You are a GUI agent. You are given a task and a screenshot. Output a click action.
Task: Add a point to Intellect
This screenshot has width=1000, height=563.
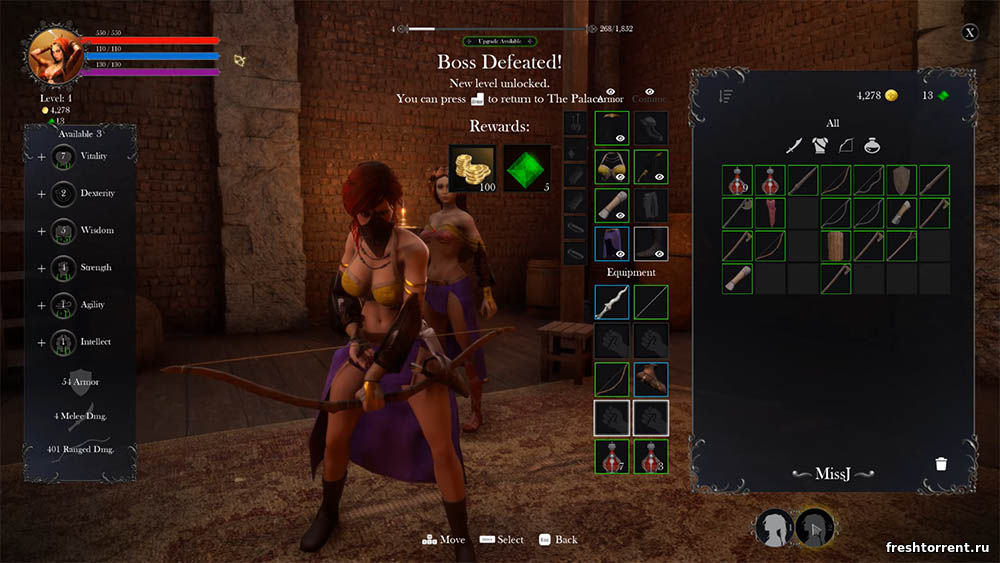[41, 342]
